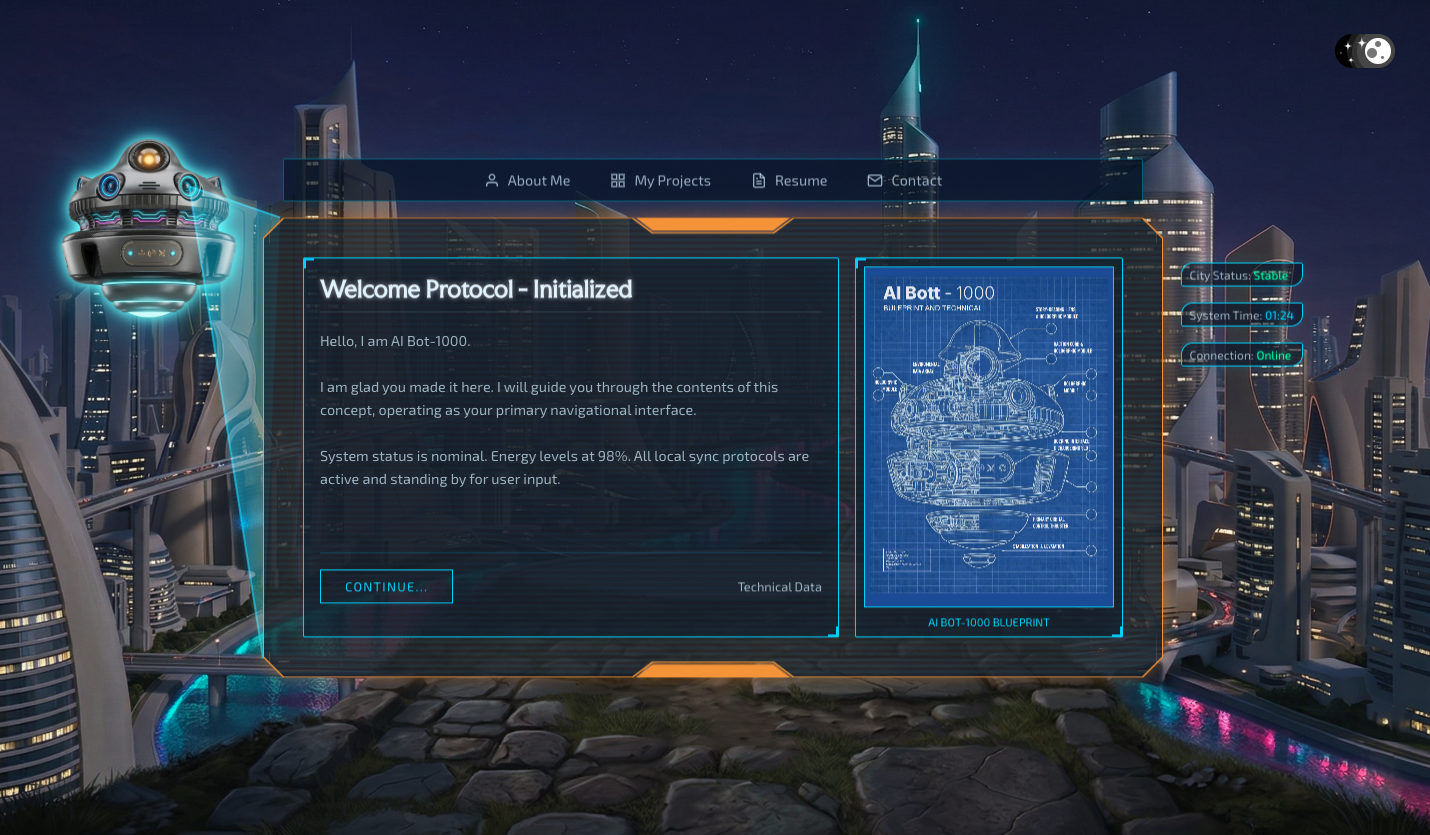Open the Technical Data link
The image size is (1430, 835).
[779, 587]
